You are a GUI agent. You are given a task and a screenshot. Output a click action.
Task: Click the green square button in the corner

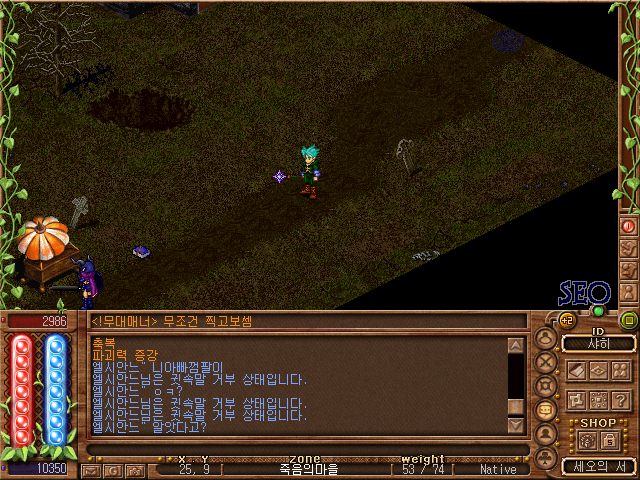pos(629,320)
